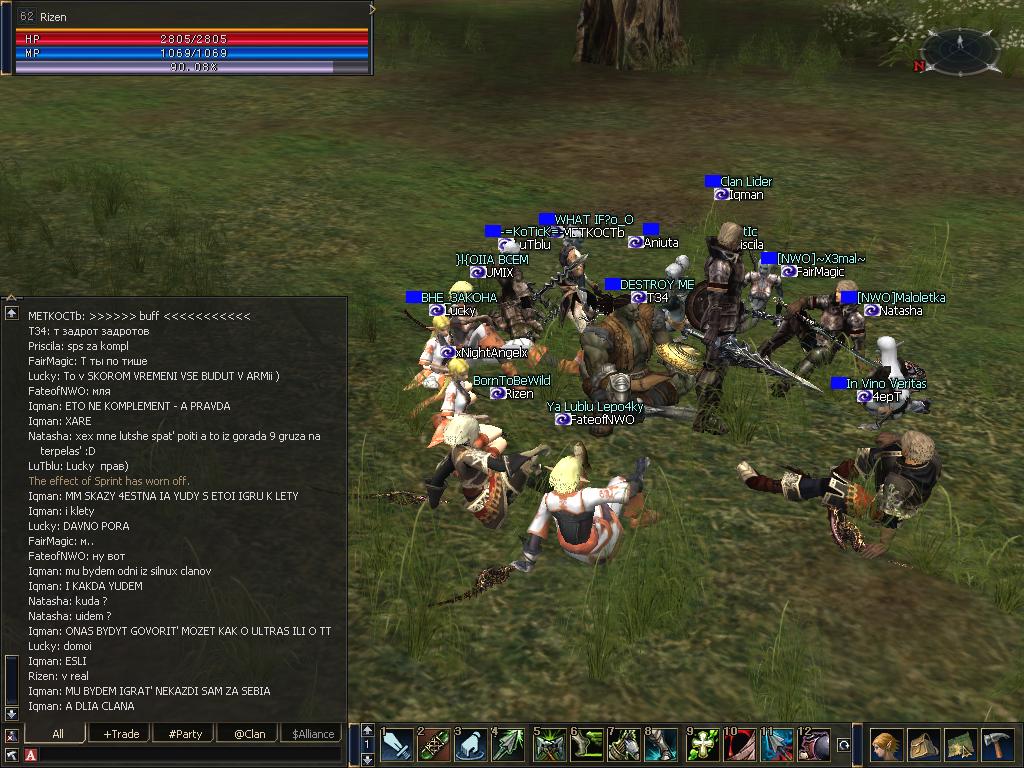Go to the next hotbar page
Screen dimensions: 1024x768
coord(368,759)
